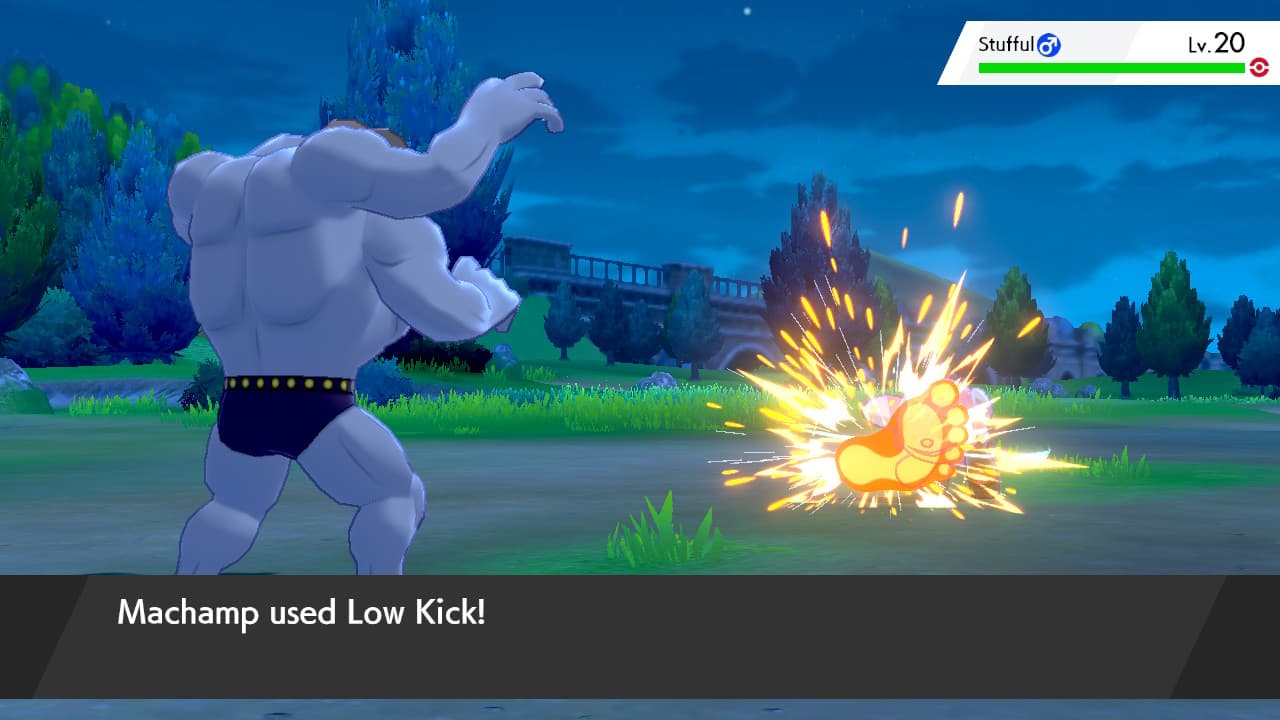Click the male gender icon beside Stufful
Viewport: 1280px width, 720px height.
[x=1051, y=45]
